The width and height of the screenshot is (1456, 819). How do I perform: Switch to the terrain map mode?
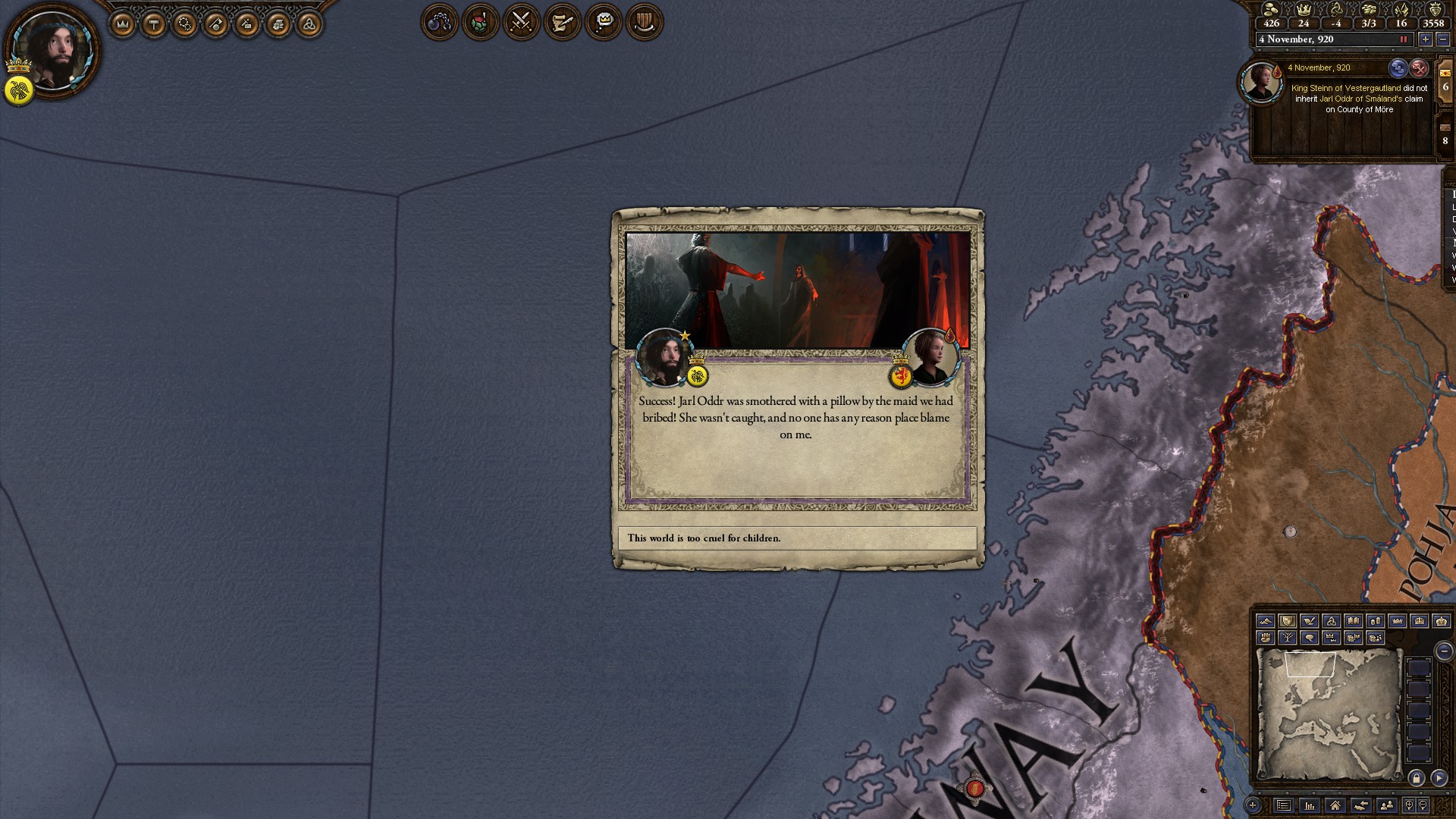click(x=1265, y=621)
